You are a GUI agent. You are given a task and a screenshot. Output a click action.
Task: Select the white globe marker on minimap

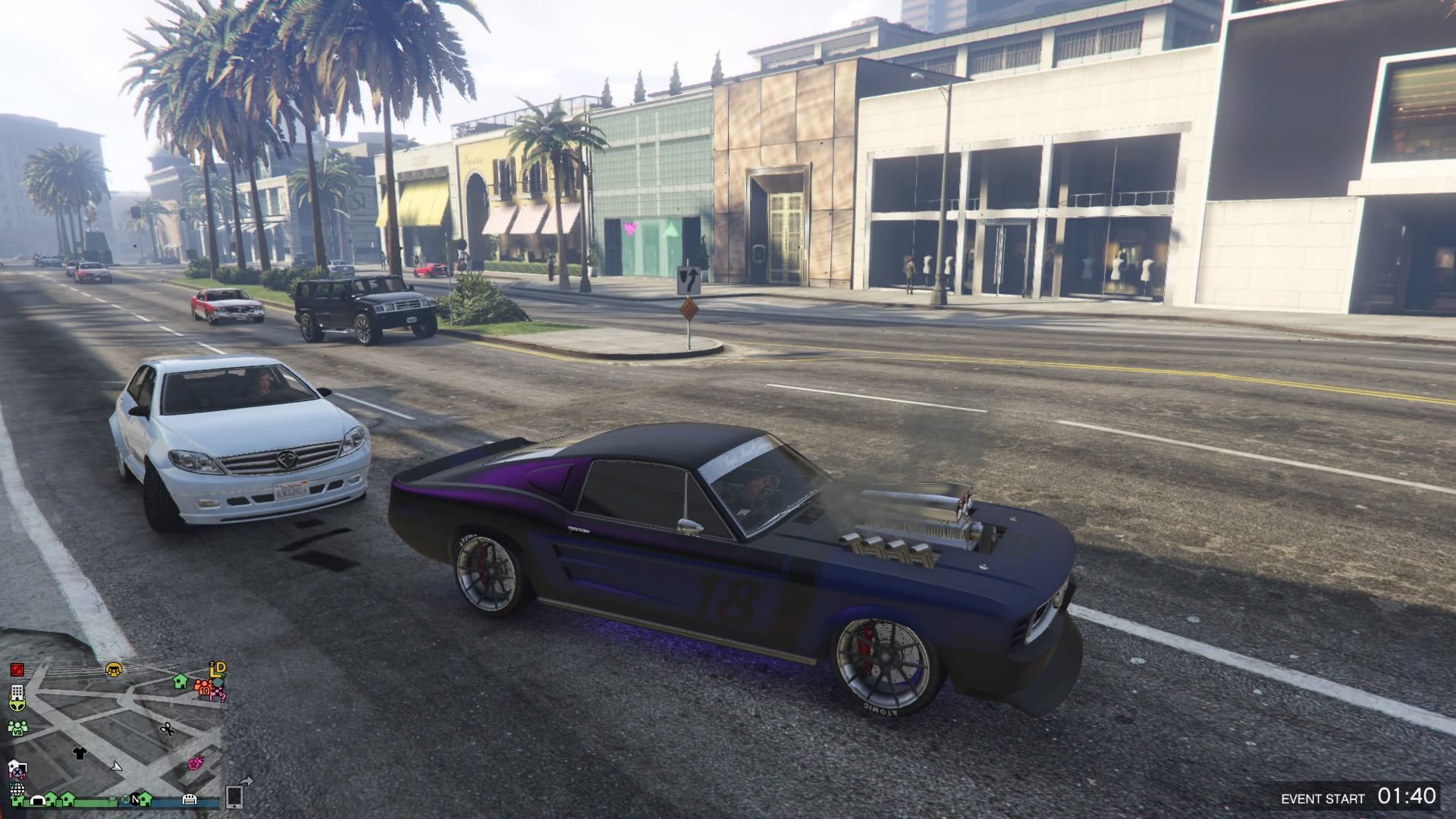(17, 789)
